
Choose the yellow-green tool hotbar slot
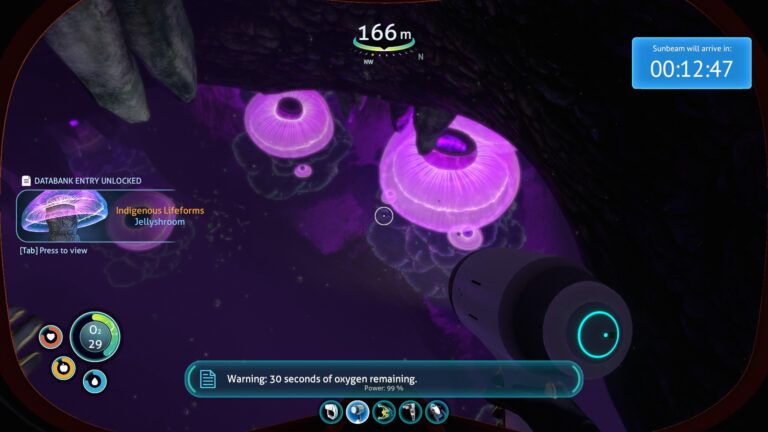coord(384,411)
